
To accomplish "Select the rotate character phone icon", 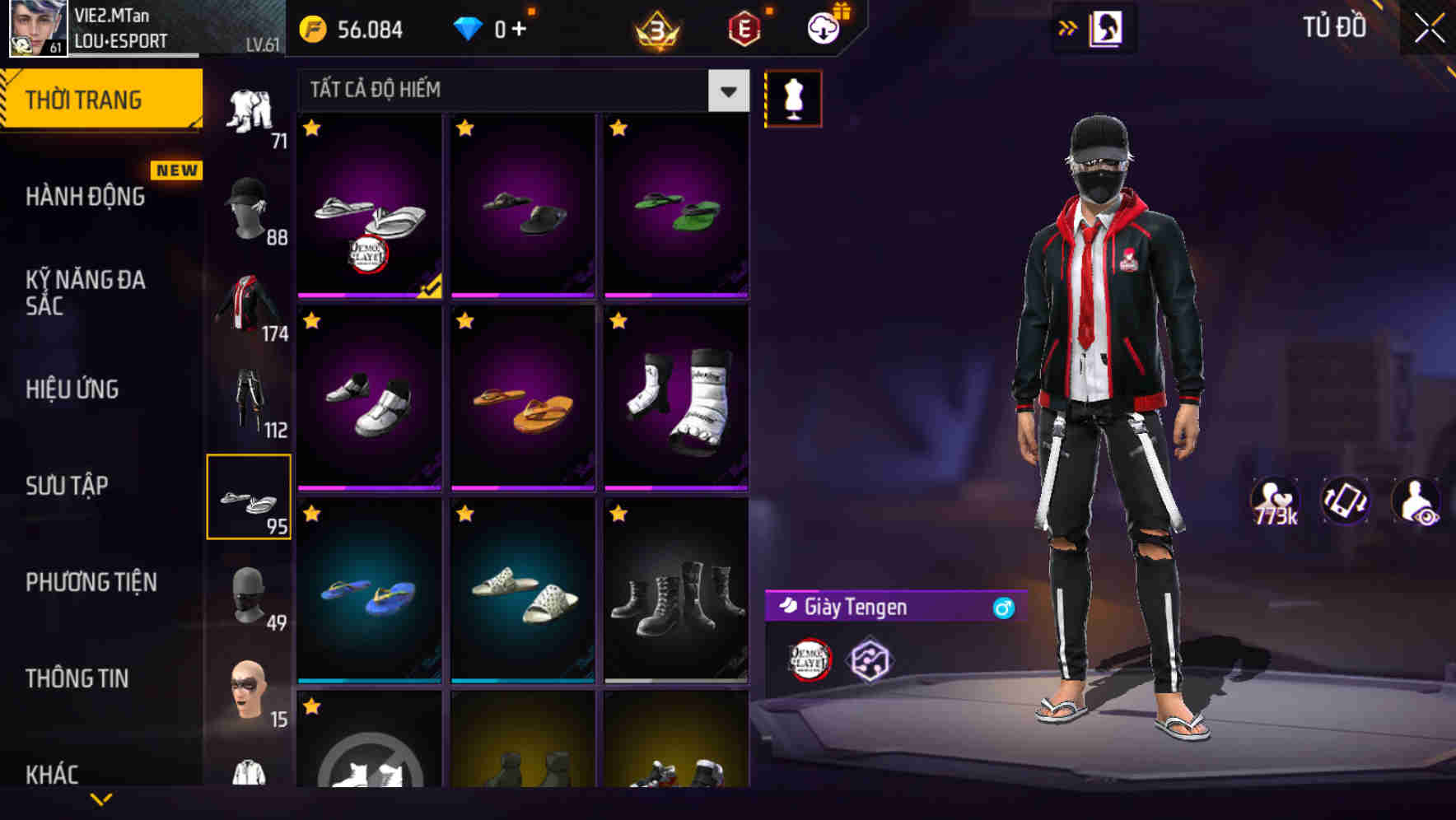I will (1345, 505).
